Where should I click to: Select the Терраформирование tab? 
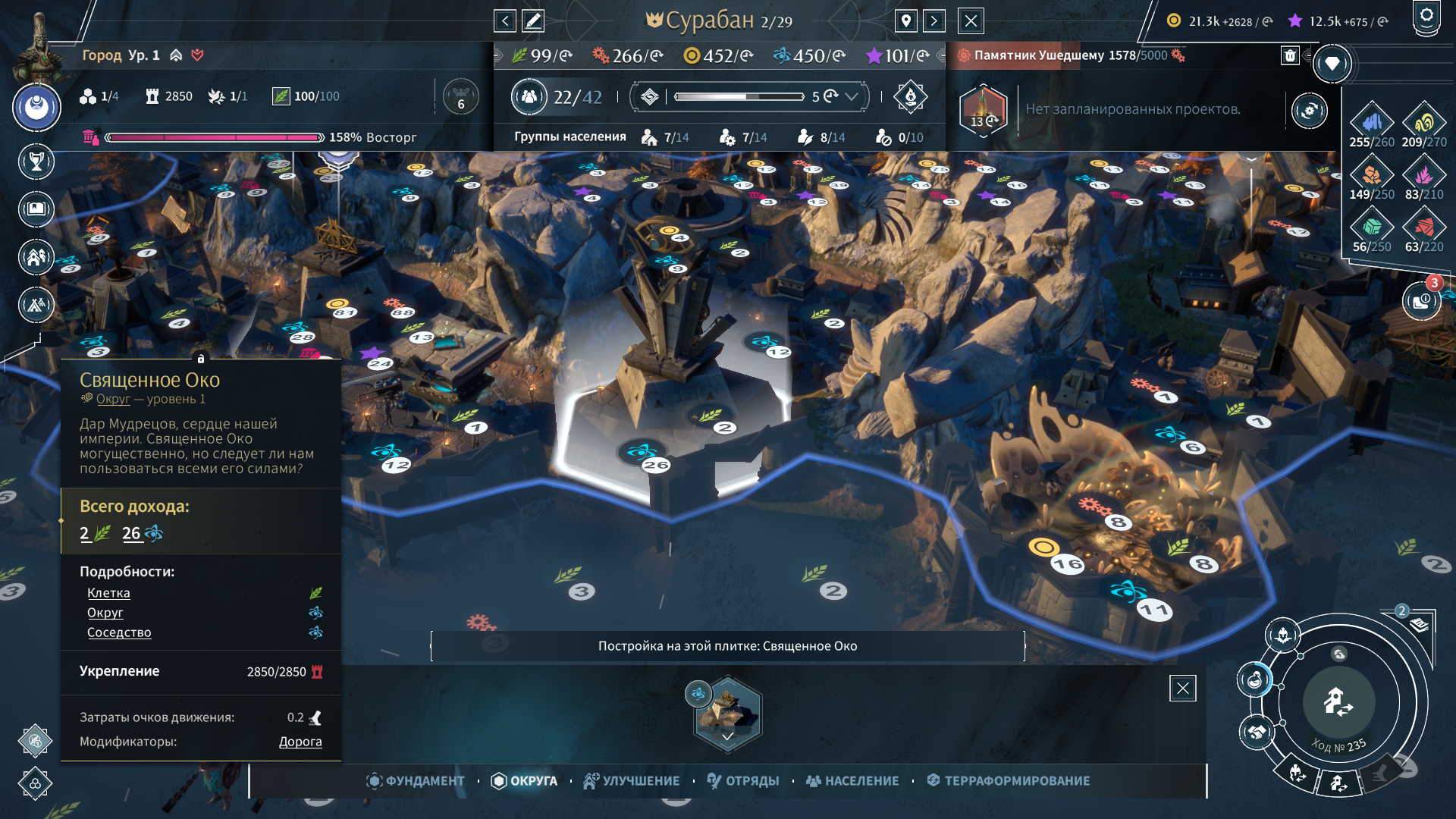point(1009,780)
